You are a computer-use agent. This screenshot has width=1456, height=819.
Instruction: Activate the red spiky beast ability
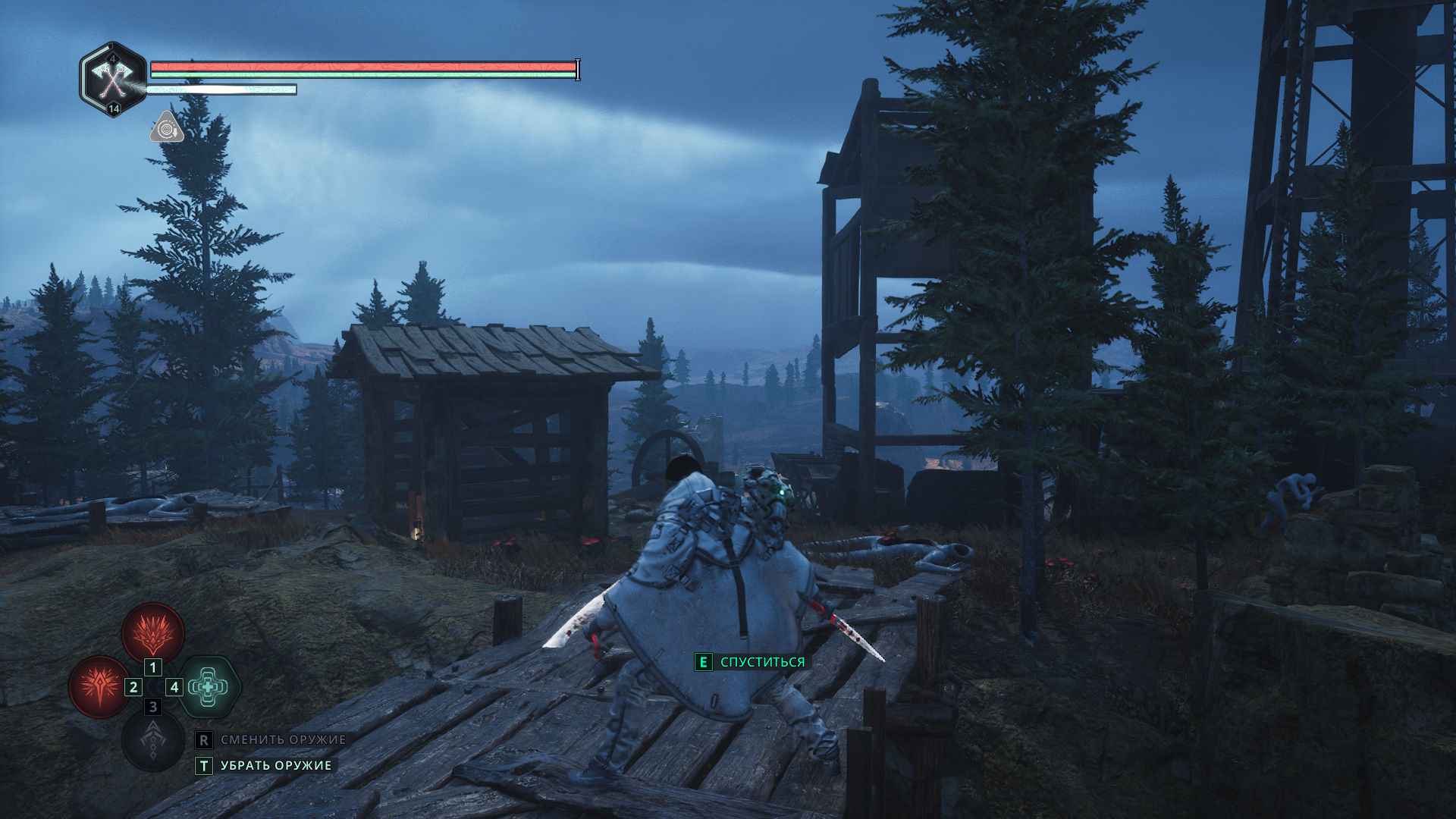tap(153, 632)
